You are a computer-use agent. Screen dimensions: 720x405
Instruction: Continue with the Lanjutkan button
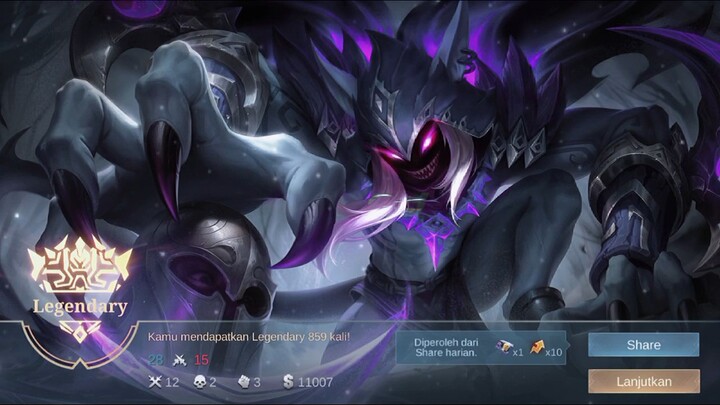643,381
